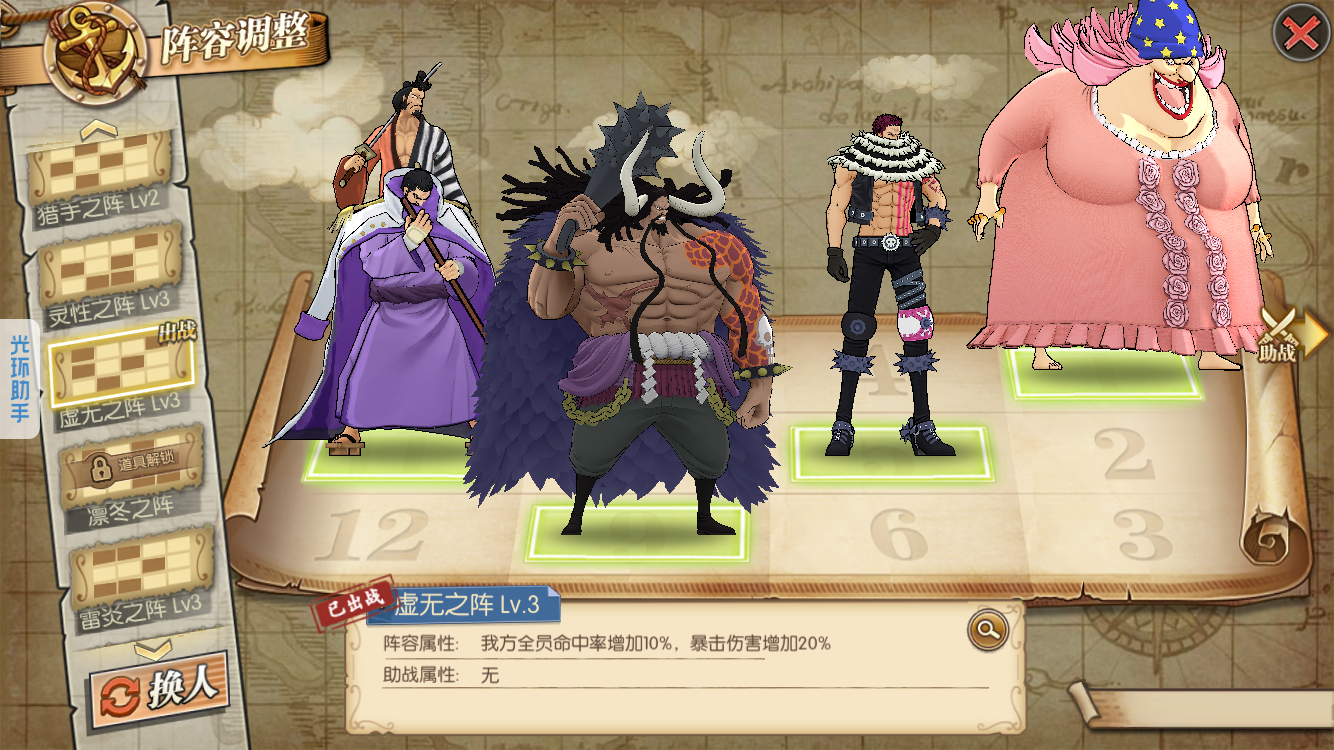Viewport: 1334px width, 750px height.
Task: Click the magnifier to view formation details
Action: pyautogui.click(x=987, y=629)
